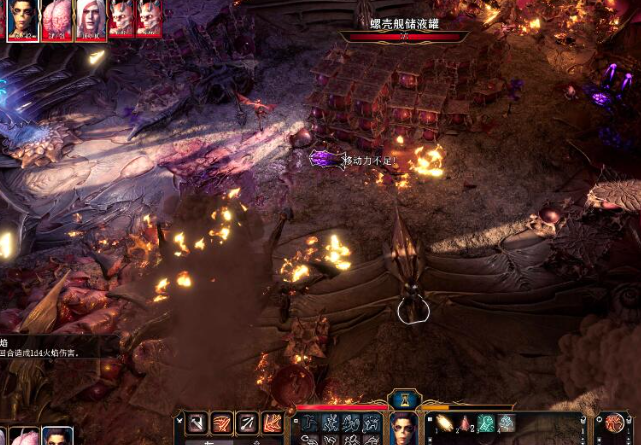Select the white-haired character turn-order portrait
The image size is (641, 445).
pos(91,19)
